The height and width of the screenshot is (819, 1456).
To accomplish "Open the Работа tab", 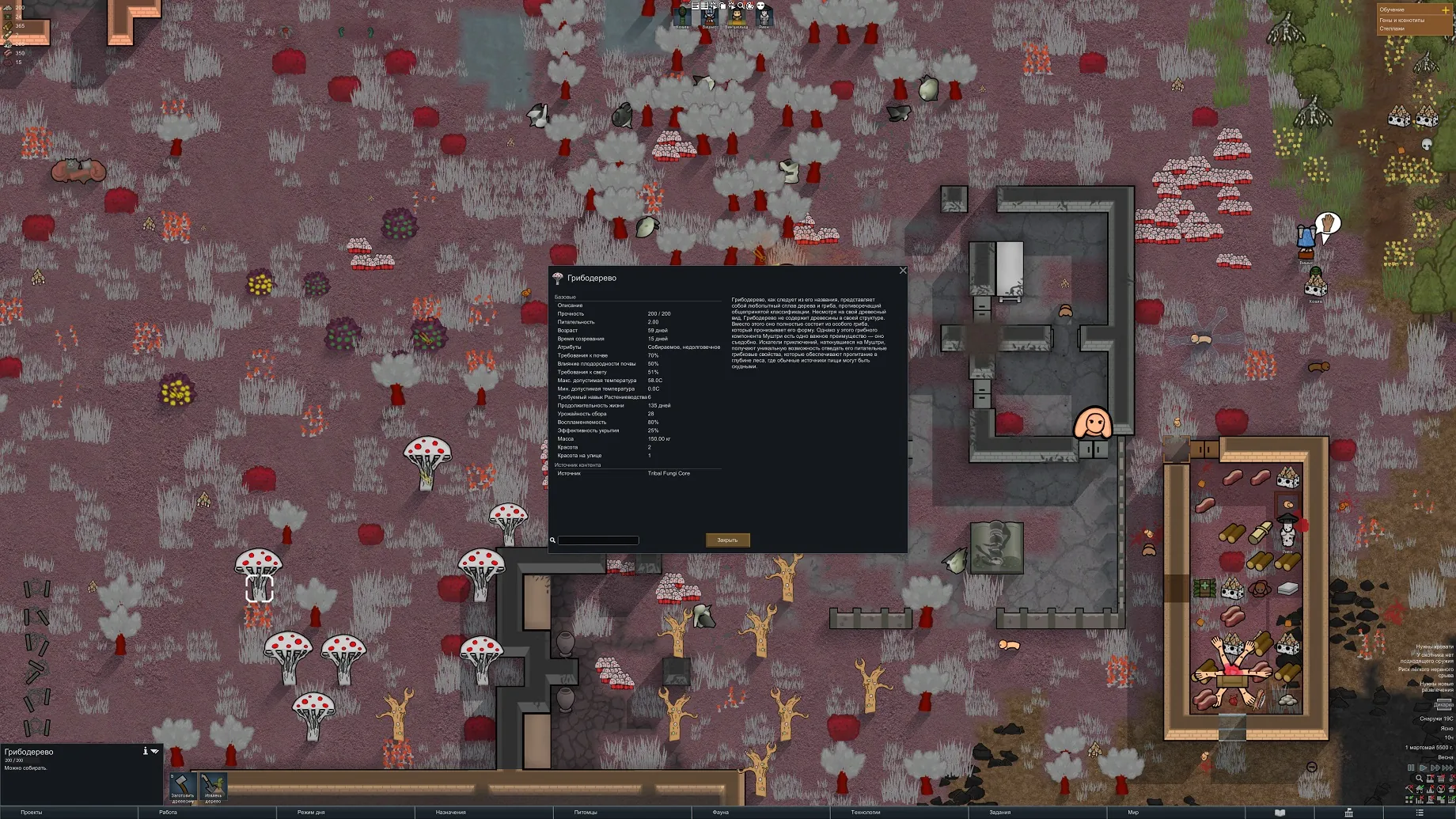I will (168, 813).
